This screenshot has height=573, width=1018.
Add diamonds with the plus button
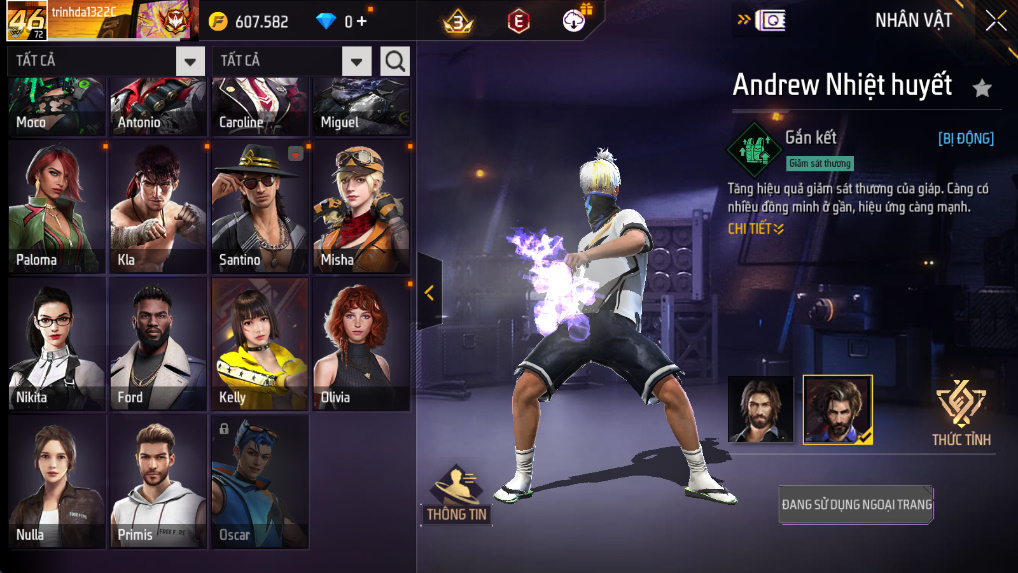click(361, 21)
